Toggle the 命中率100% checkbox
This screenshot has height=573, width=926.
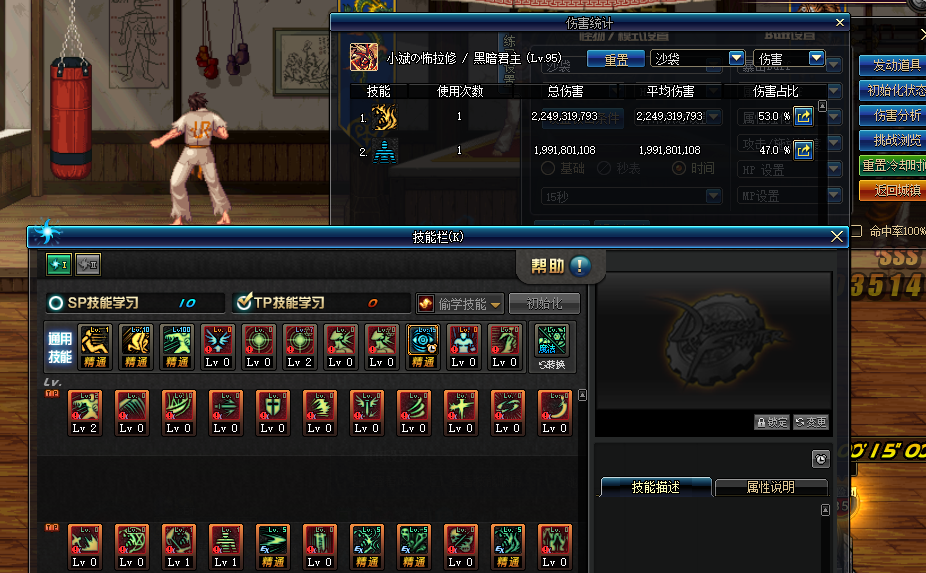pyautogui.click(x=855, y=231)
